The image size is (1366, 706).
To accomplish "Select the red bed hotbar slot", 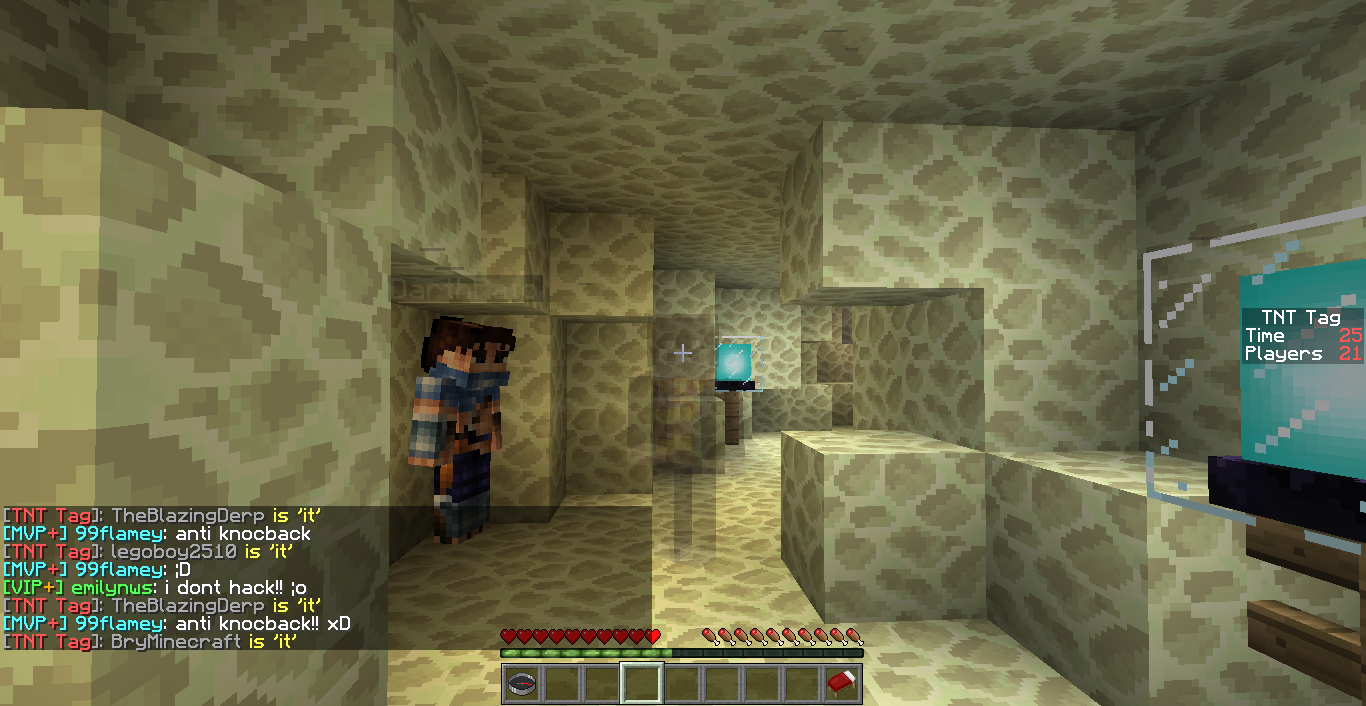I will tap(843, 684).
